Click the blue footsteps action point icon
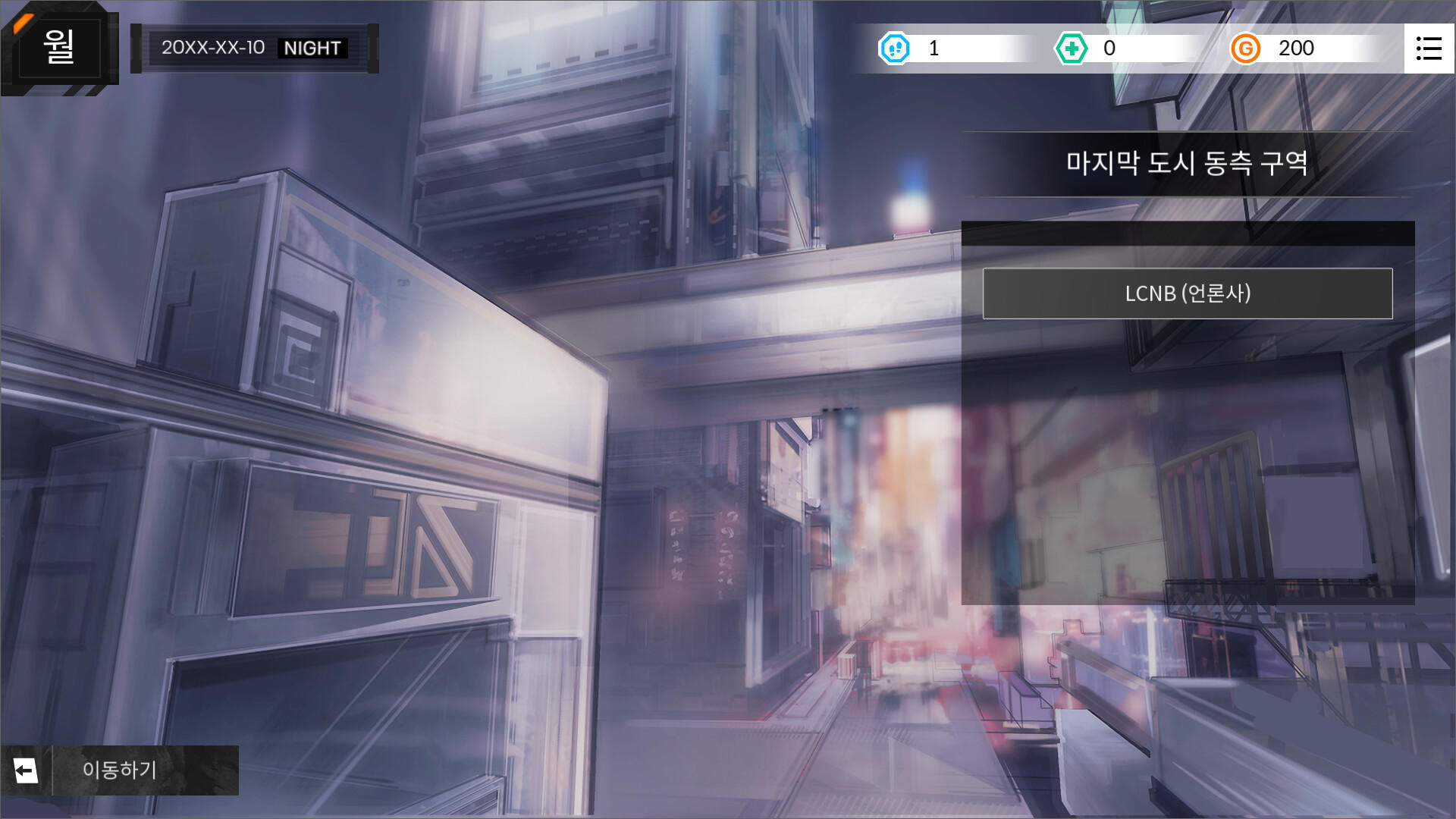 point(895,49)
